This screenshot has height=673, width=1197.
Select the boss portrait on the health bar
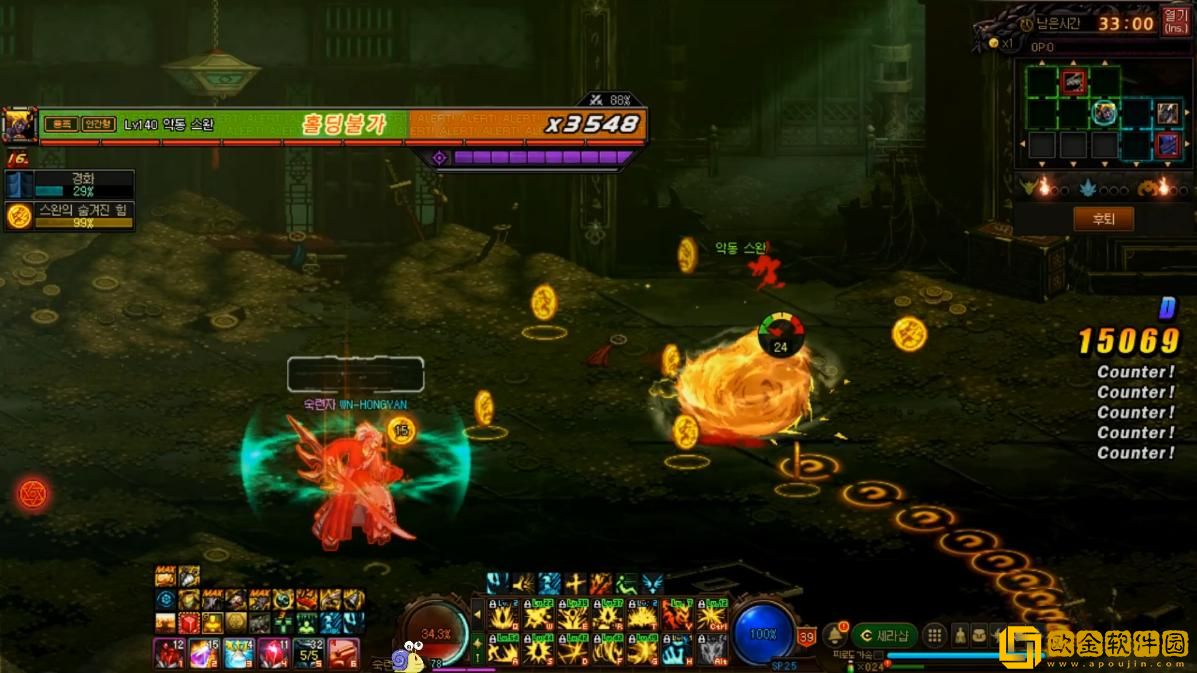[19, 125]
